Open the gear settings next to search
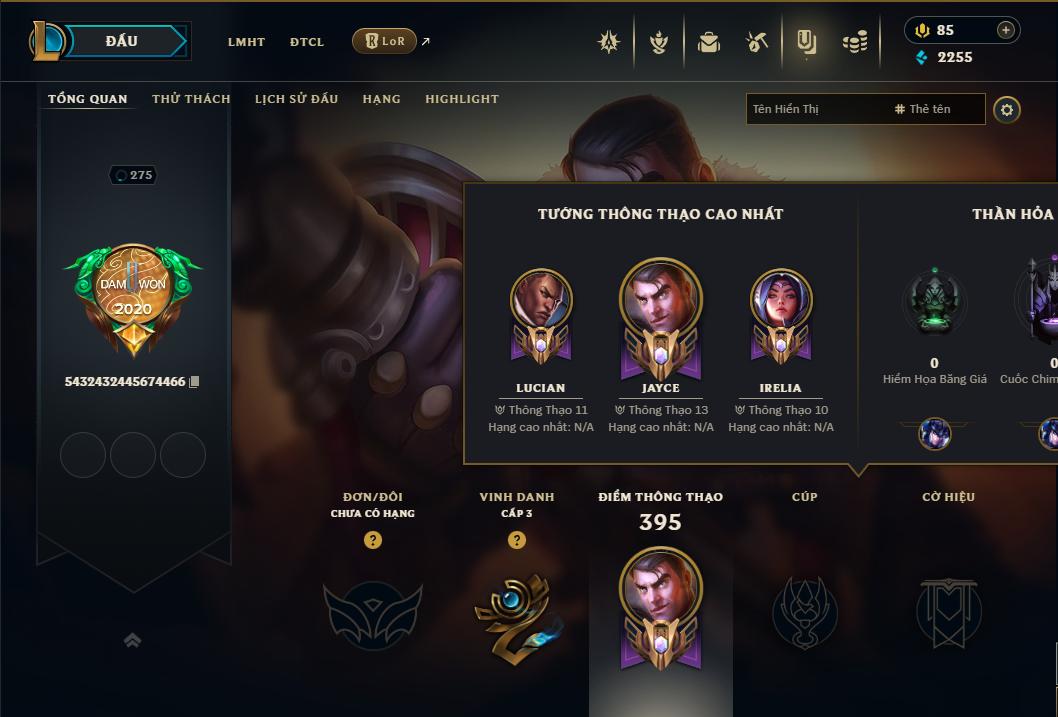 pyautogui.click(x=1007, y=110)
